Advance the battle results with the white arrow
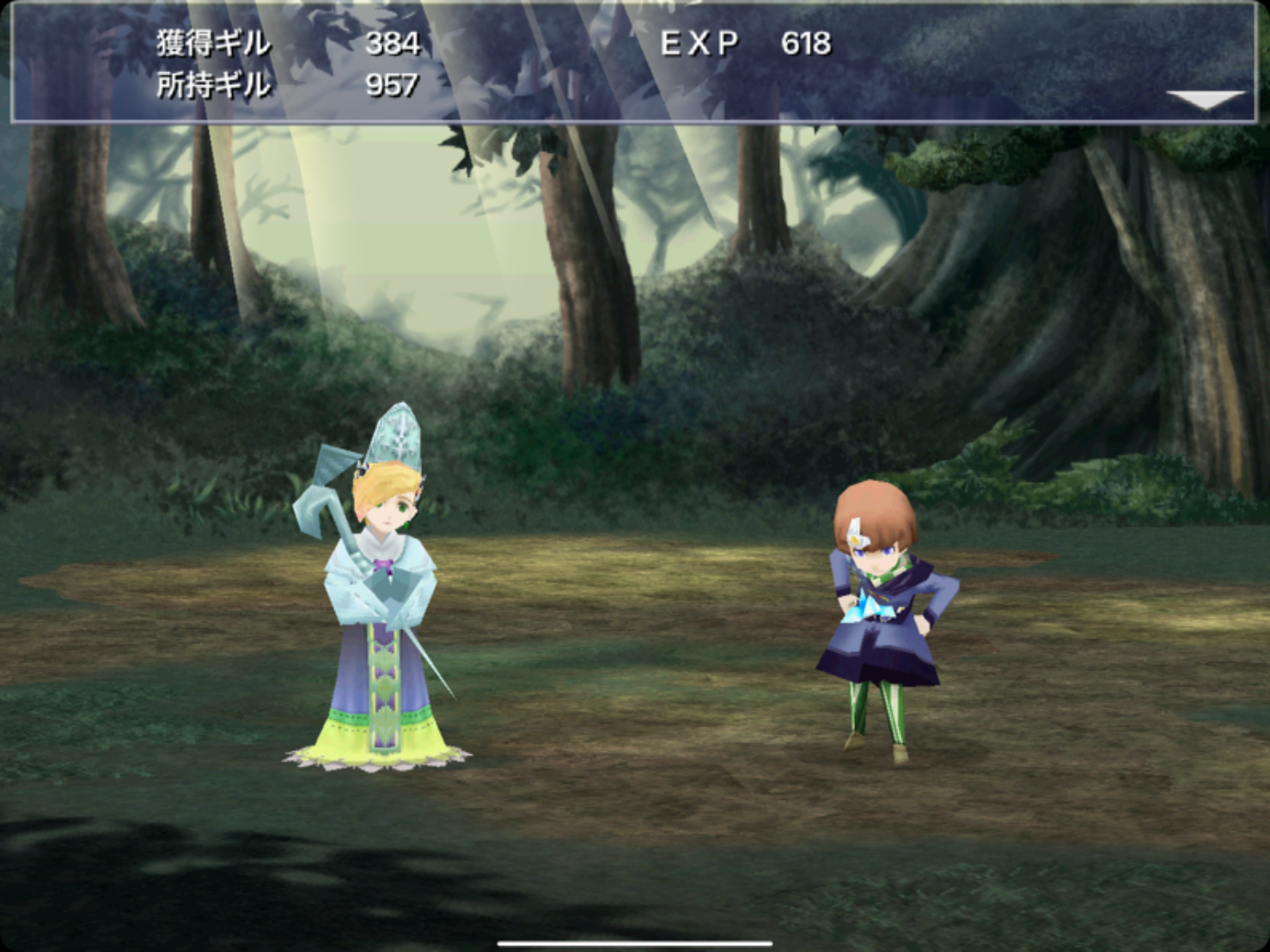Screen dimensions: 1270x952 pyautogui.click(x=1206, y=100)
